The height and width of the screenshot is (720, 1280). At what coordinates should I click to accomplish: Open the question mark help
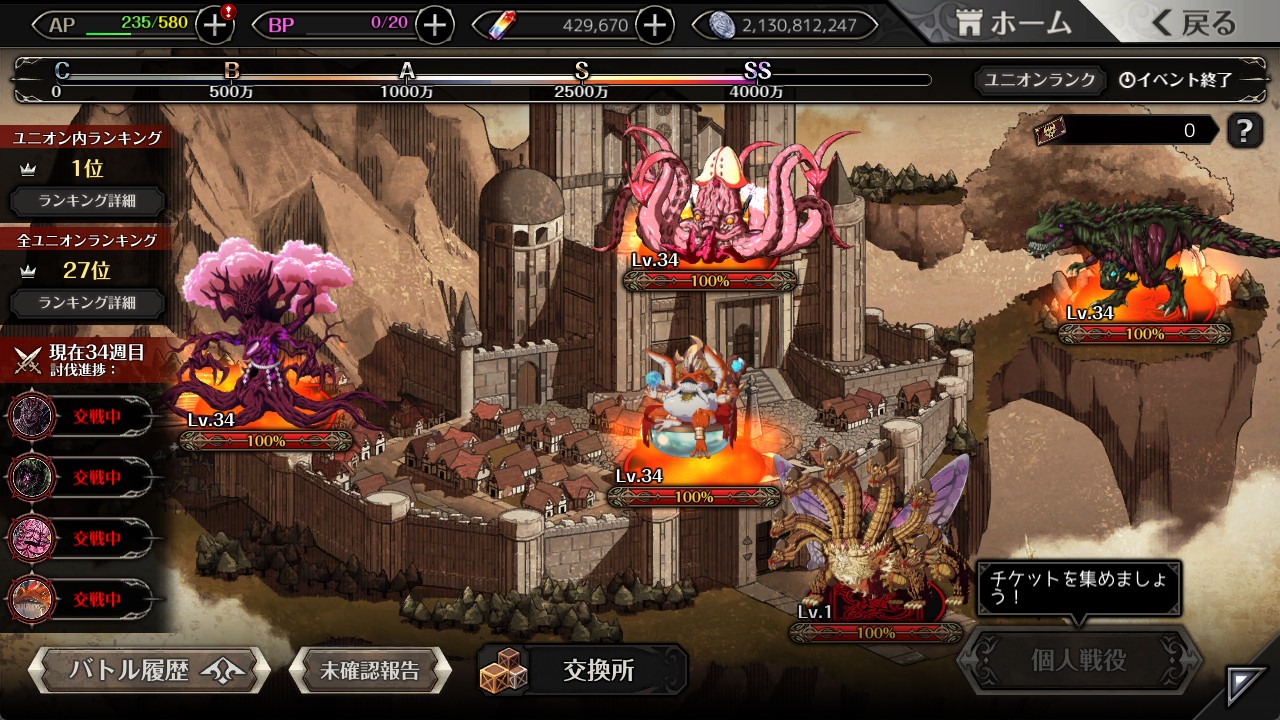1244,130
